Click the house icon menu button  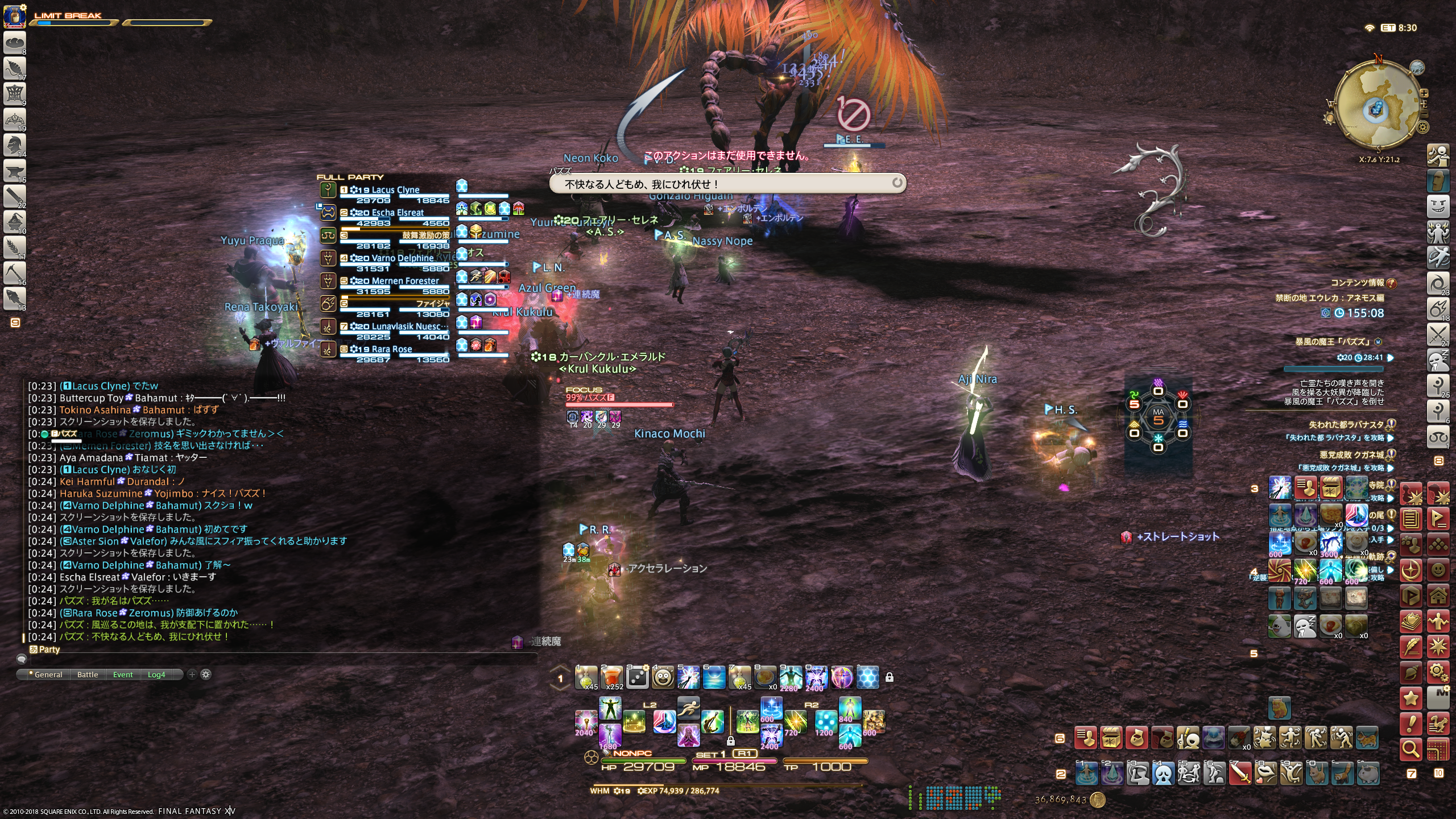pos(1438,596)
